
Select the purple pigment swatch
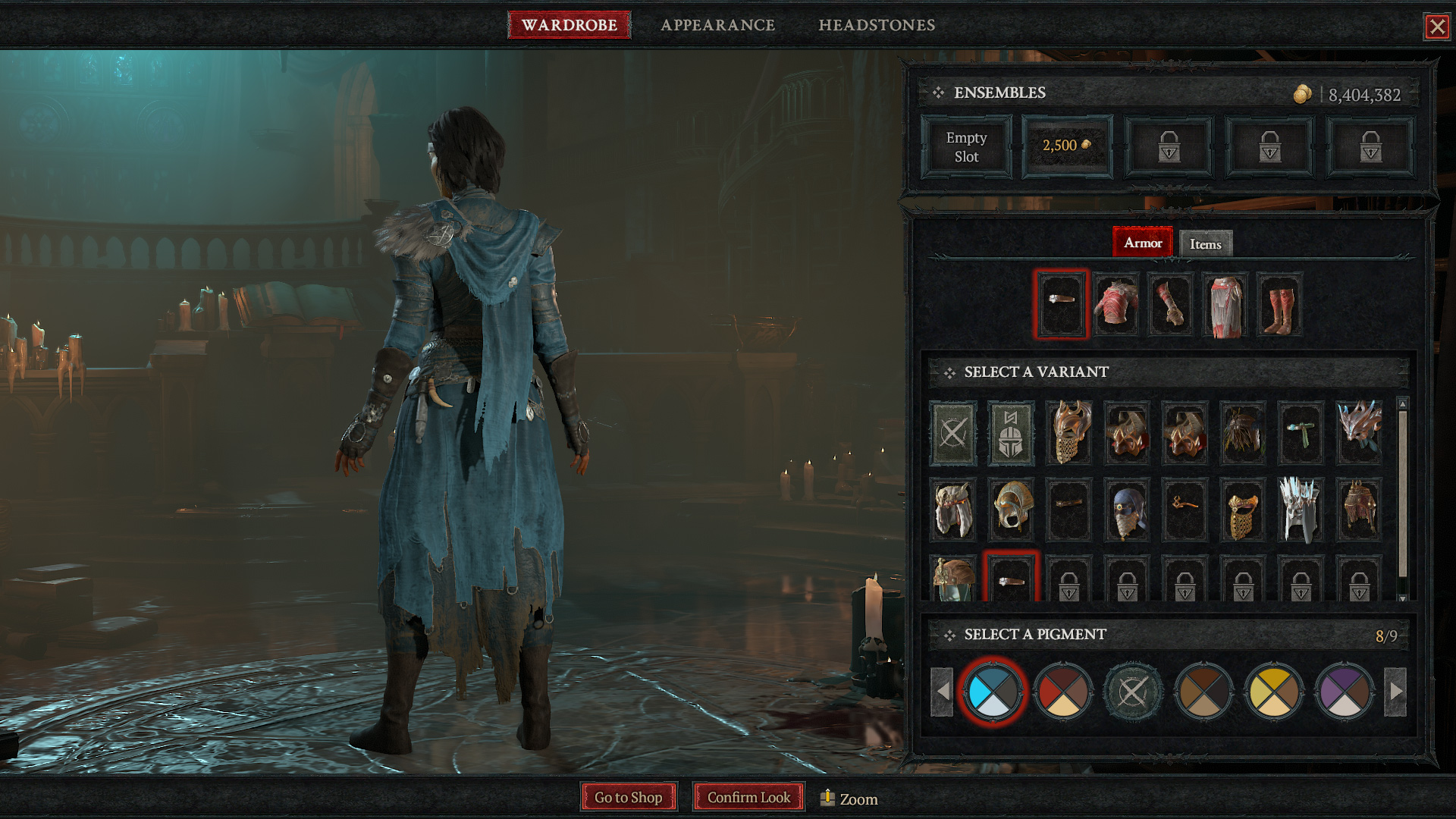1345,692
